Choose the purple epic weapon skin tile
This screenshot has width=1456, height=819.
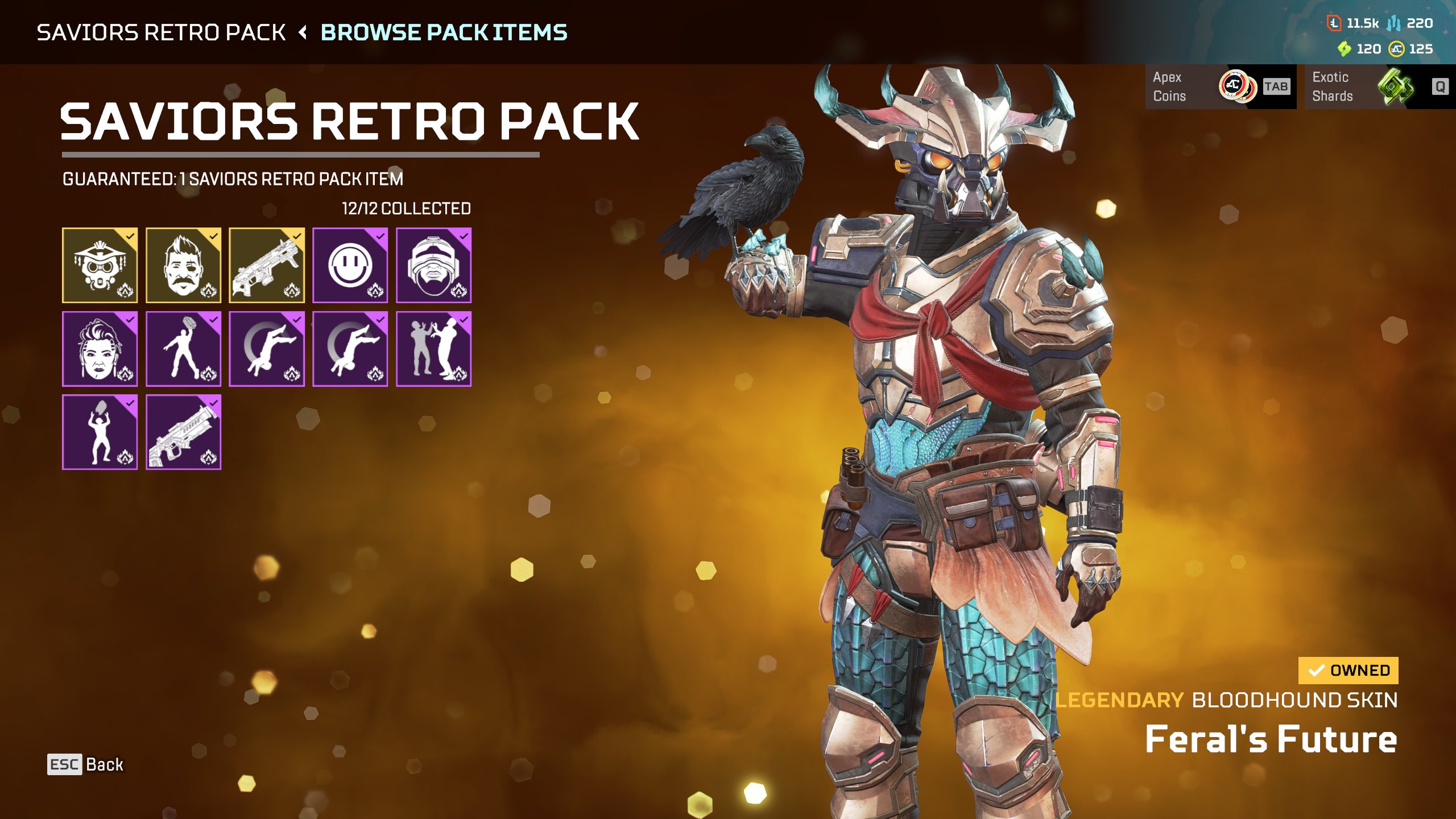coord(183,432)
